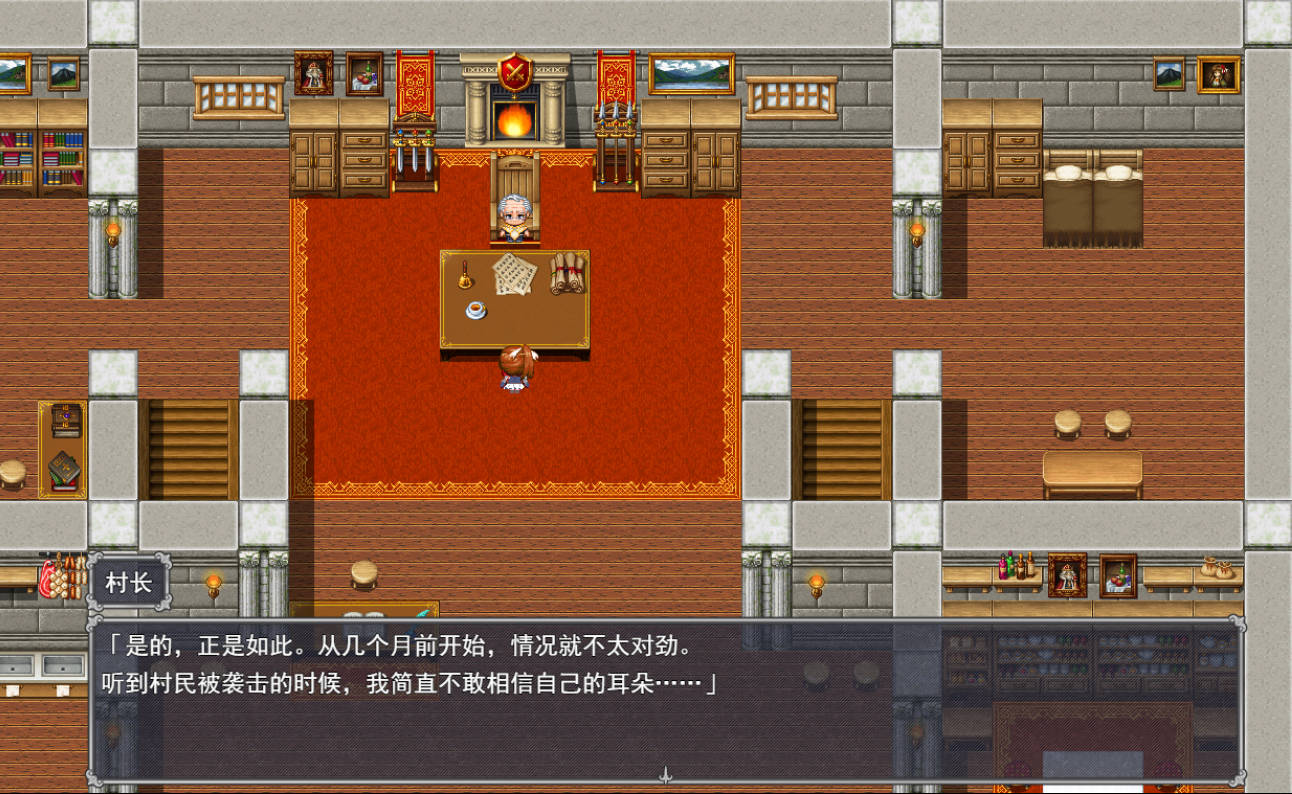Click the village chief sitting in the chair
Screen dimensions: 1292x794
click(516, 213)
